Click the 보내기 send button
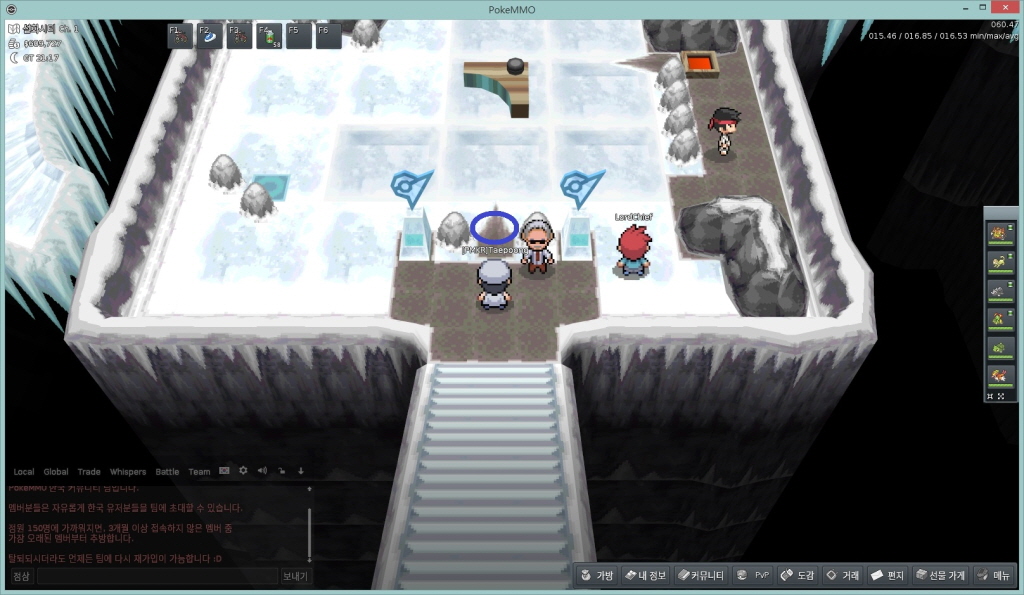 (295, 576)
